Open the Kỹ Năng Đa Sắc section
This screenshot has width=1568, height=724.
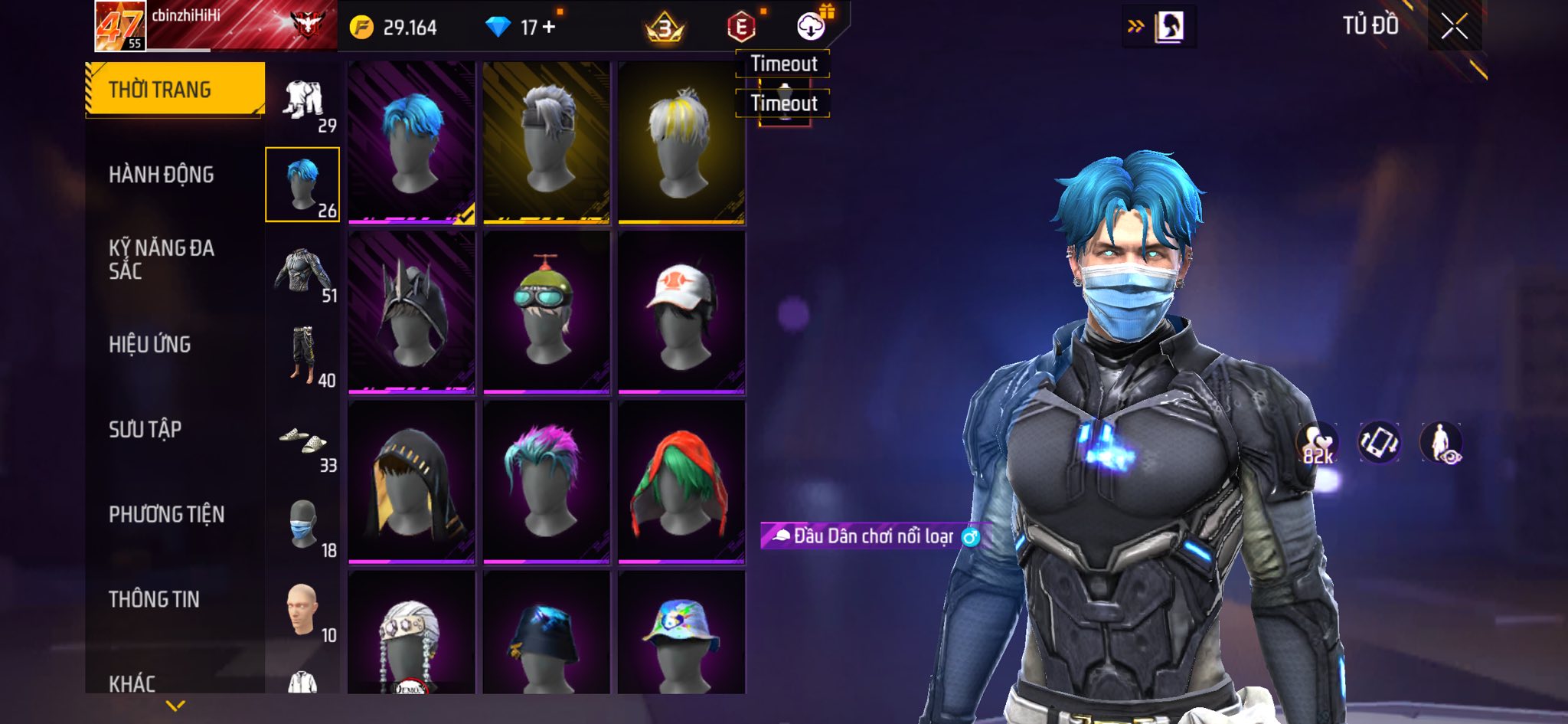[162, 259]
